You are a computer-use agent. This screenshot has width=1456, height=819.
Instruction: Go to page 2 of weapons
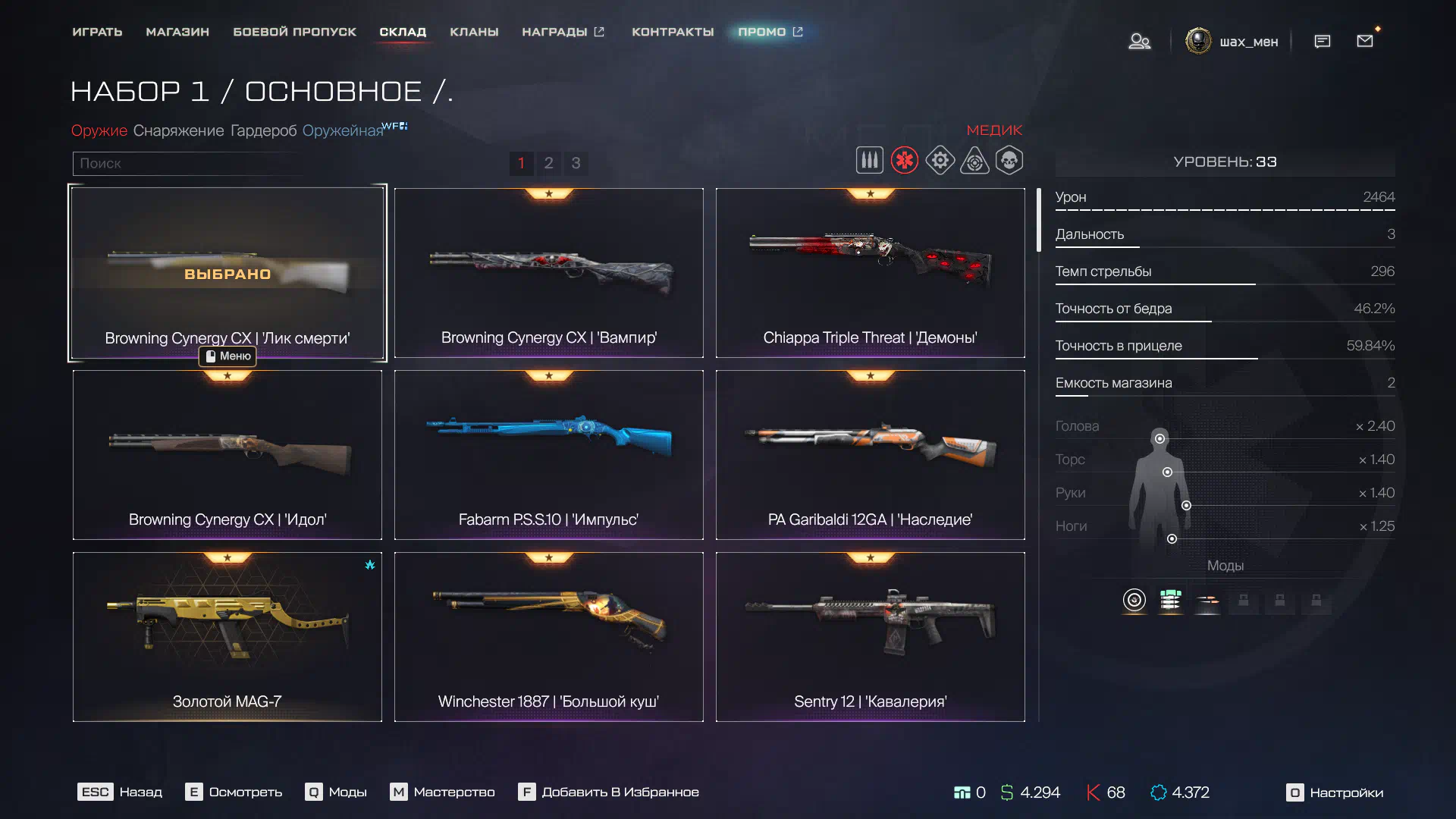548,163
